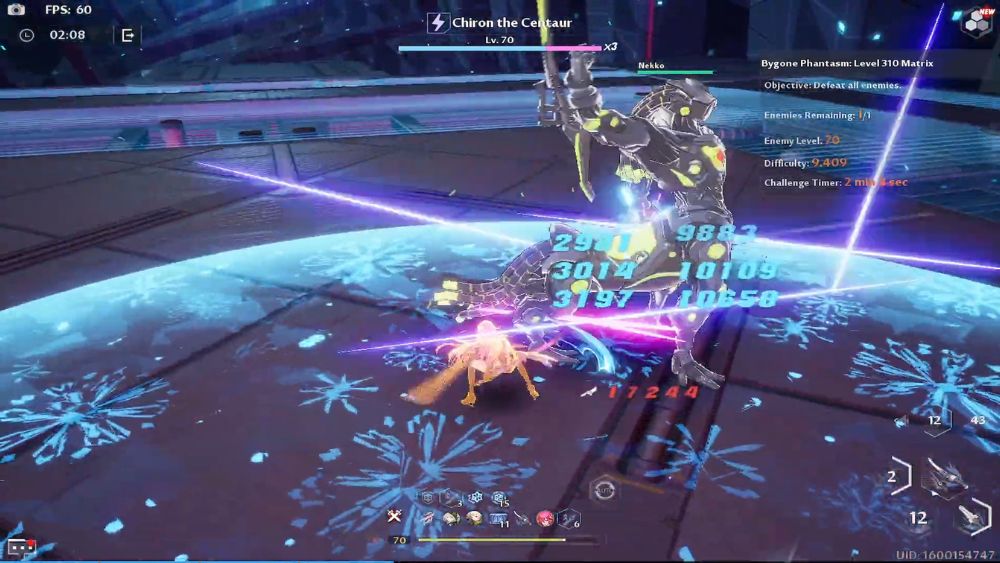Inspect the snowflake buff icon
The image size is (1000, 563).
pyautogui.click(x=476, y=498)
